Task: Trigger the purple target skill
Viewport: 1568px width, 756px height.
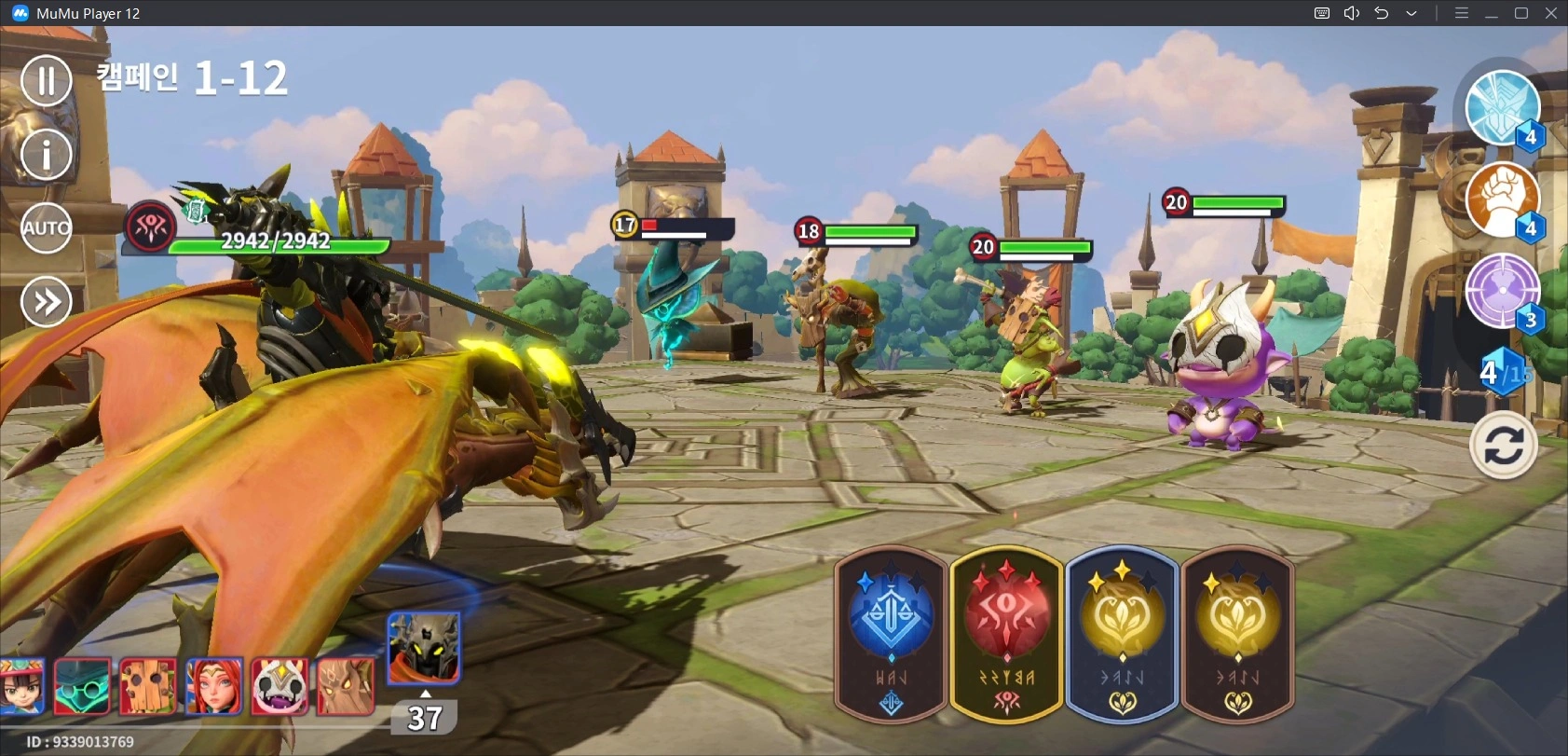Action: click(x=1501, y=291)
